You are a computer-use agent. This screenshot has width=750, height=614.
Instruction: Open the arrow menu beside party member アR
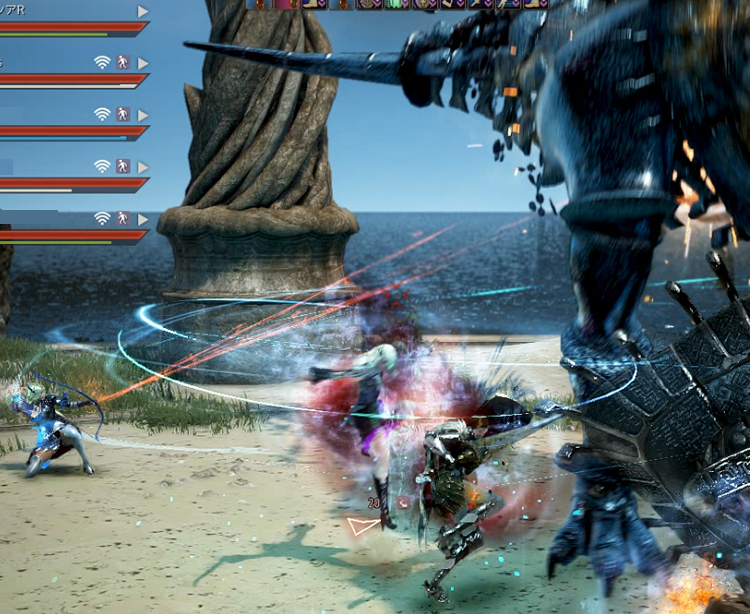pos(143,11)
